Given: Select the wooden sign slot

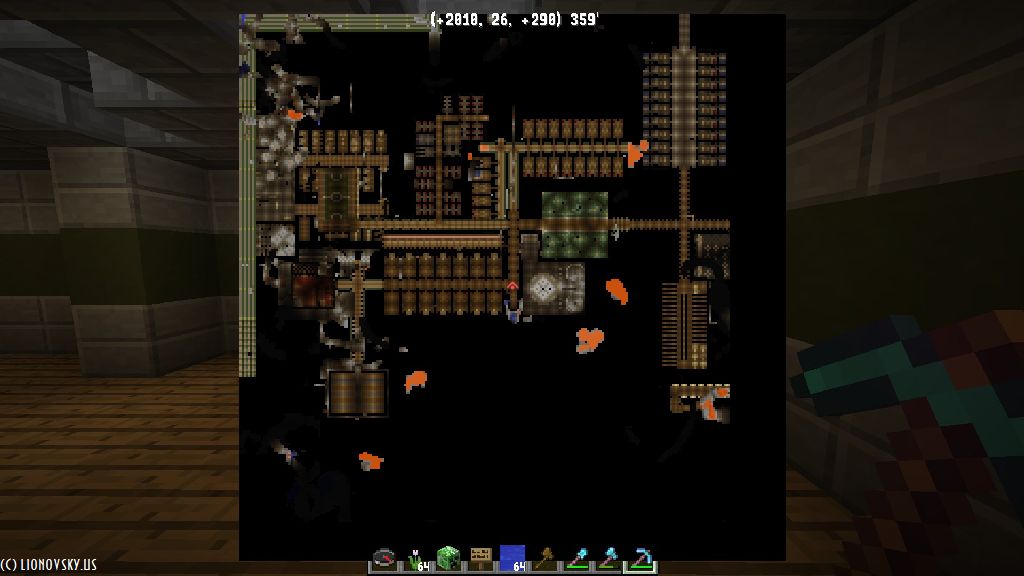Looking at the screenshot, I should 480,558.
